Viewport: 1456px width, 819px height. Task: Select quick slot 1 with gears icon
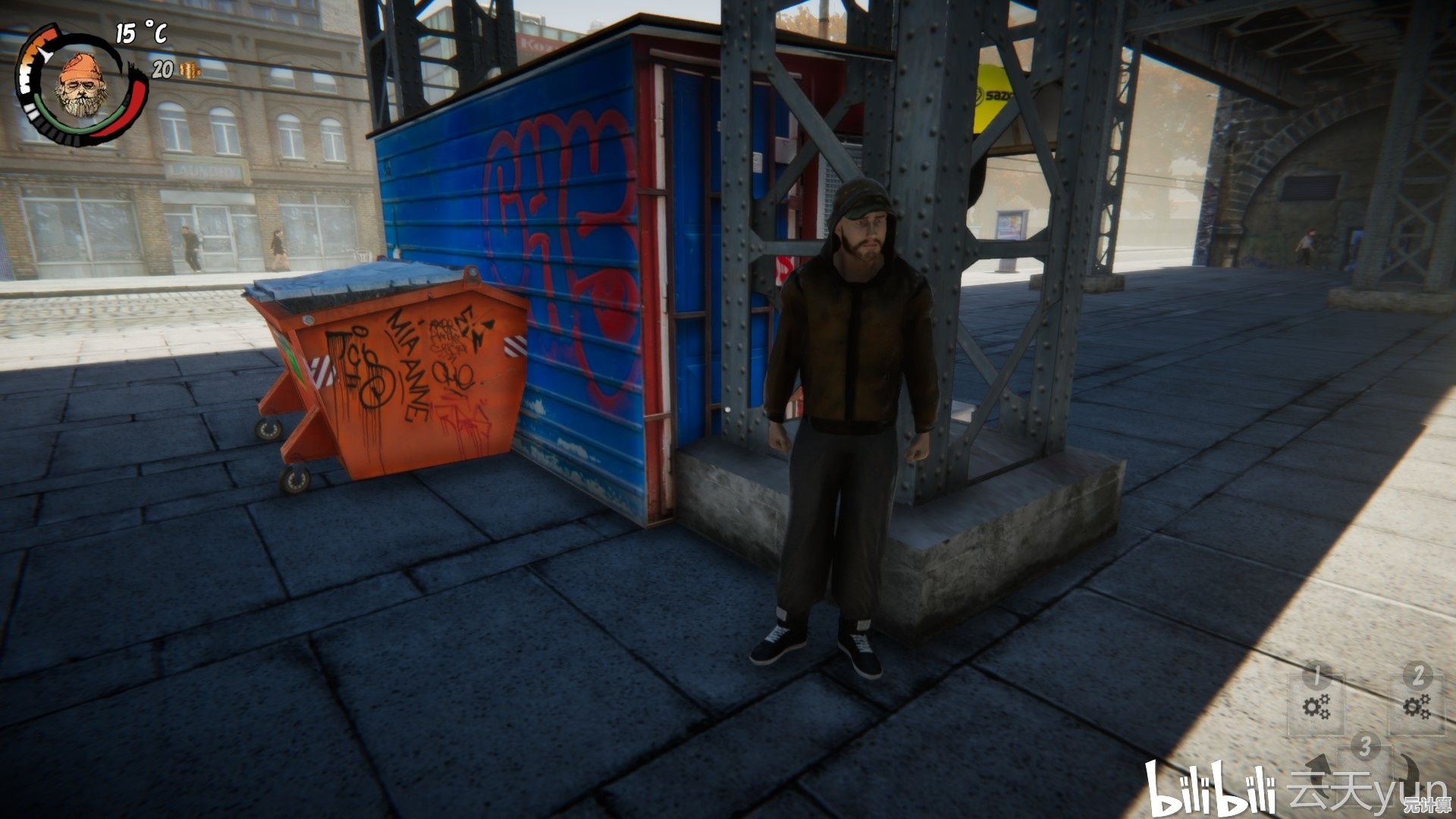point(1316,706)
